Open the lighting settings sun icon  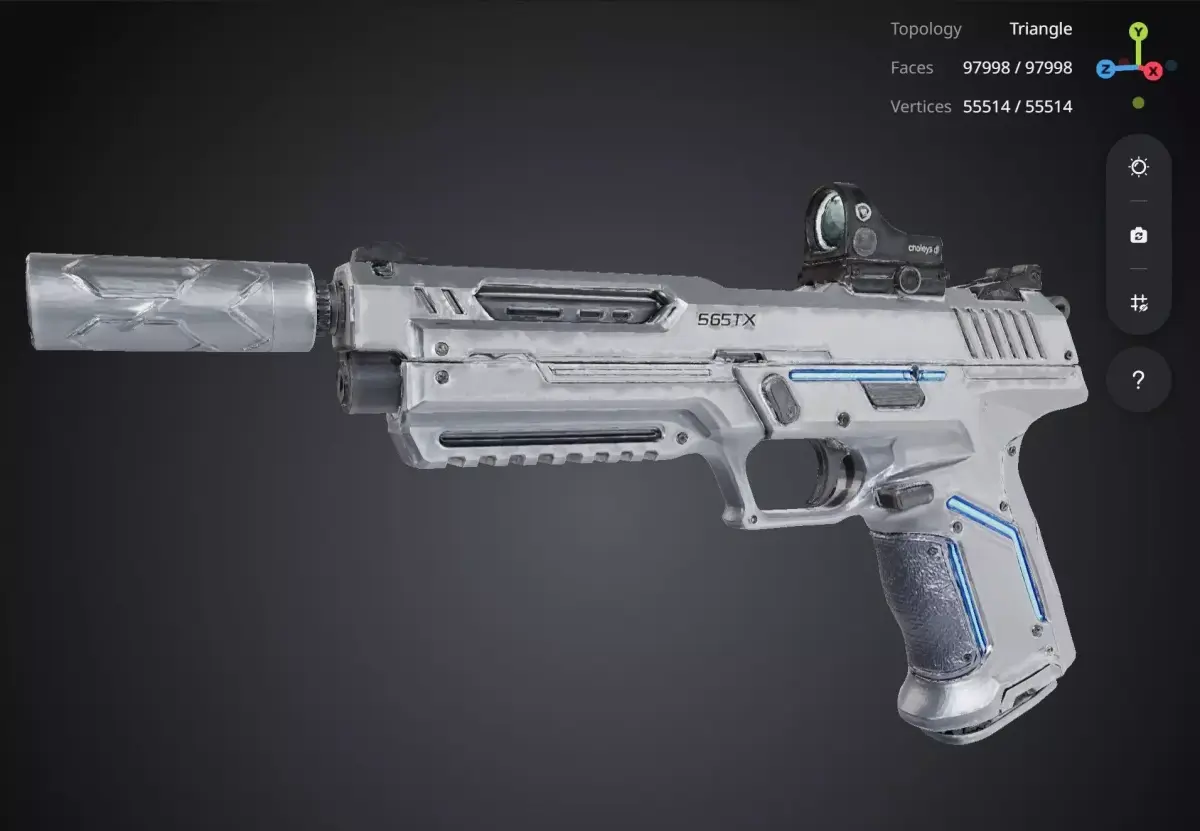(1138, 167)
